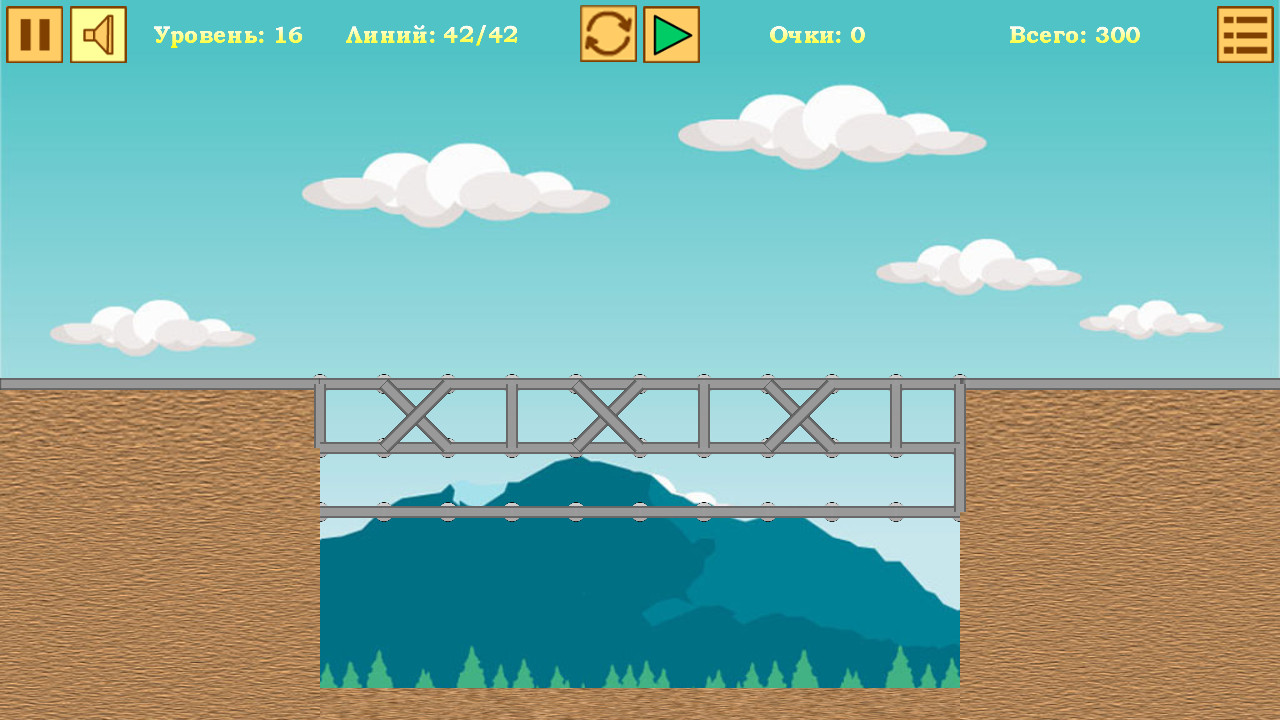
Task: Click the speaker icon next to pause
Action: [97, 33]
